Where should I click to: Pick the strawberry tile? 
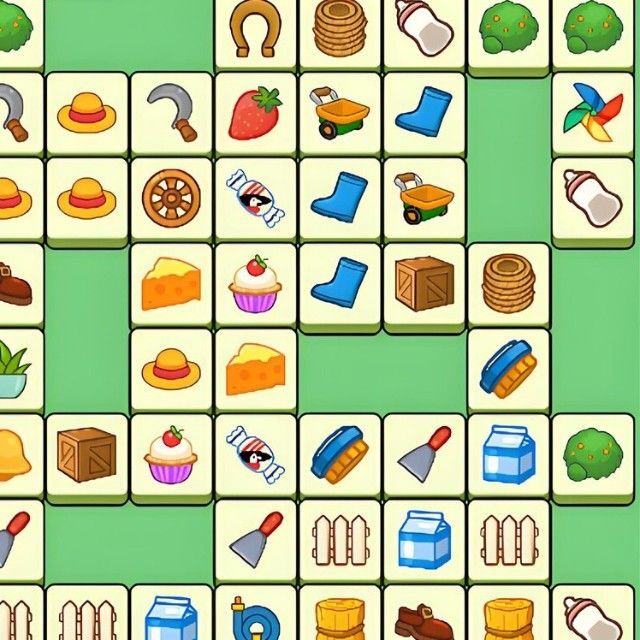(x=256, y=112)
